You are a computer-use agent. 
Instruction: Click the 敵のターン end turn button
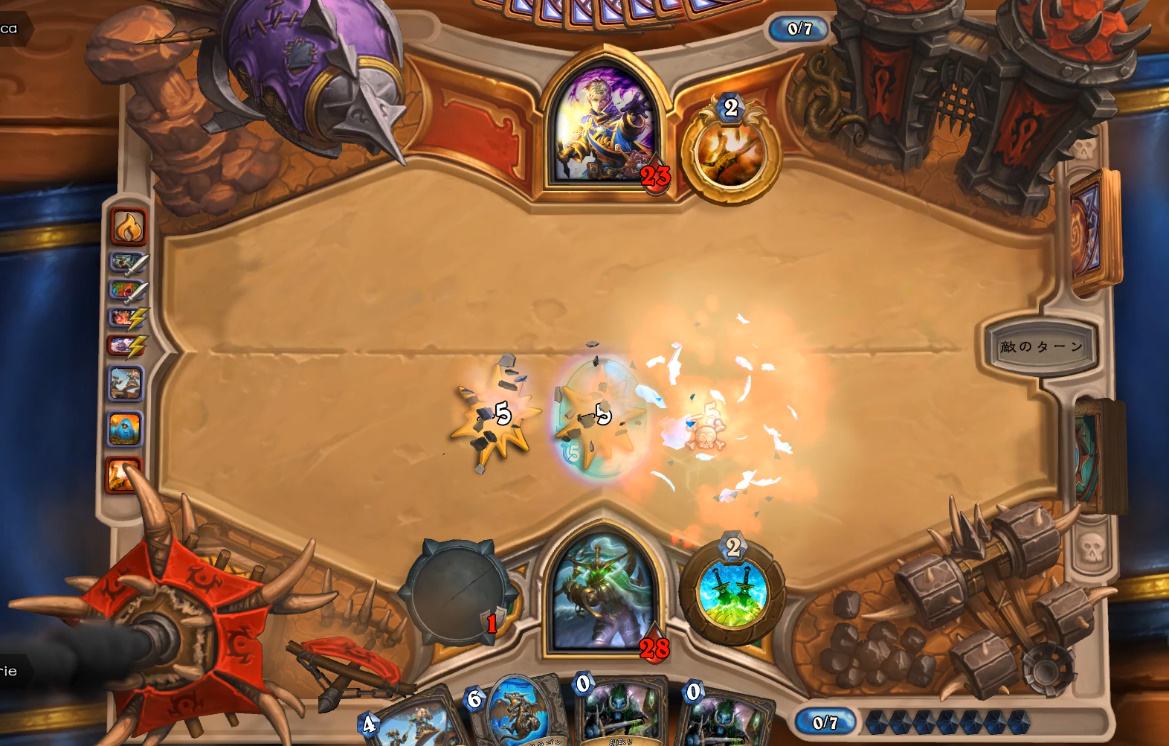[1041, 347]
